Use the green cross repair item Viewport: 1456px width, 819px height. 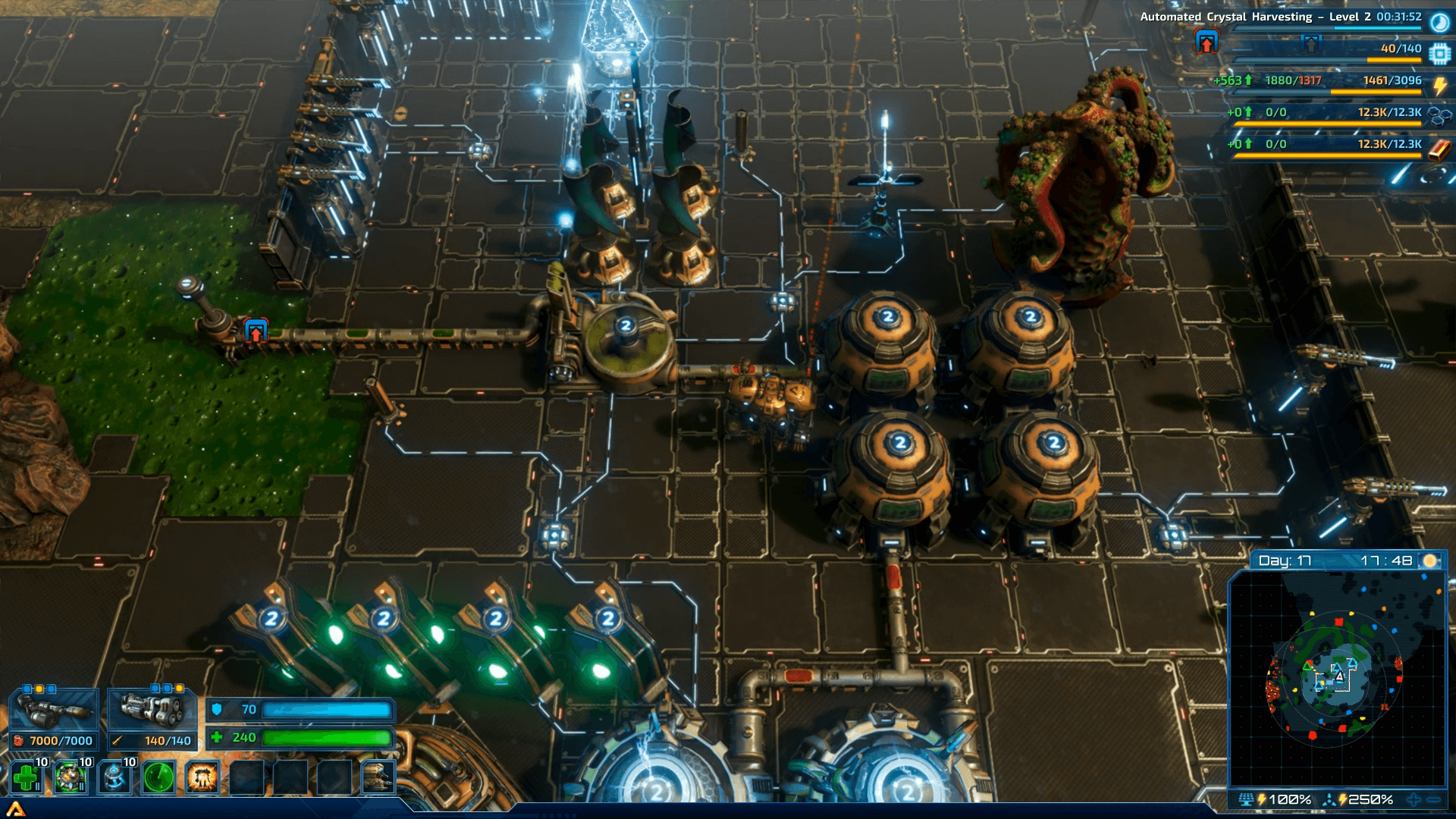(x=27, y=777)
